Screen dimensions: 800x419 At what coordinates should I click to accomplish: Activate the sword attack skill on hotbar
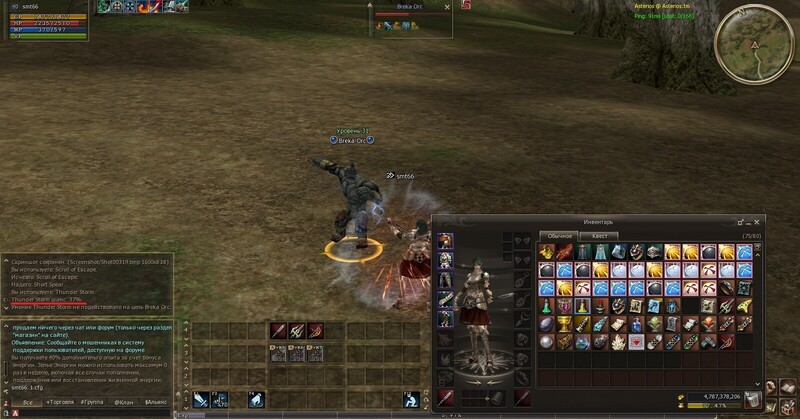point(203,399)
